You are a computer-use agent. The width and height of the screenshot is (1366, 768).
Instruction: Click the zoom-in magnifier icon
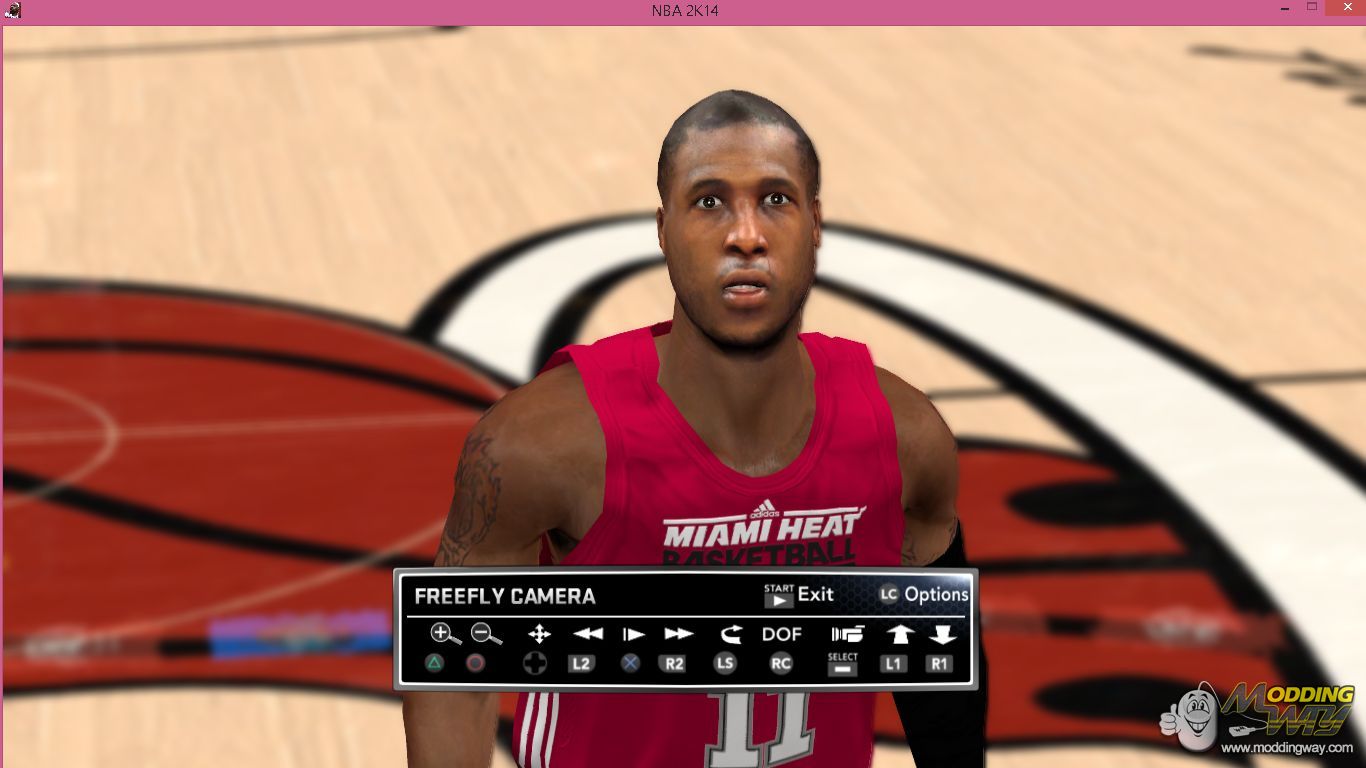(x=444, y=633)
